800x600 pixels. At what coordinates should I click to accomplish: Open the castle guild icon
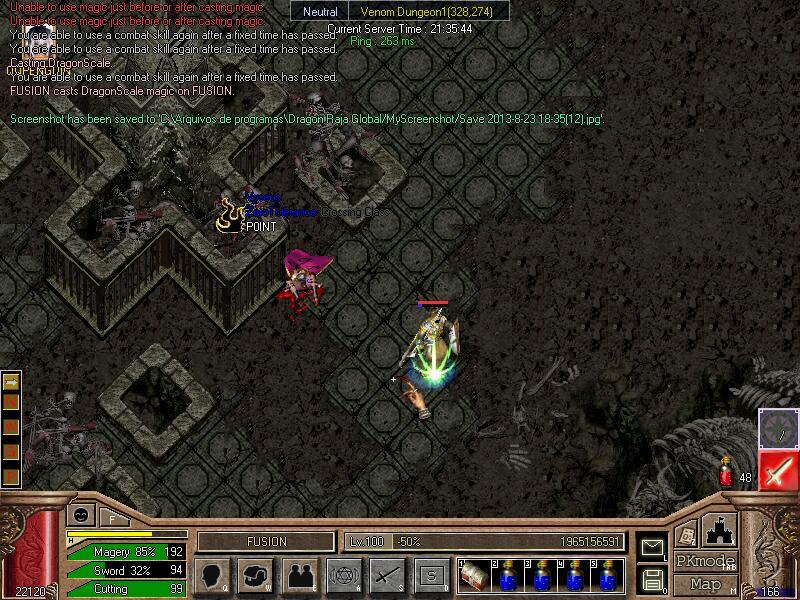(x=720, y=528)
